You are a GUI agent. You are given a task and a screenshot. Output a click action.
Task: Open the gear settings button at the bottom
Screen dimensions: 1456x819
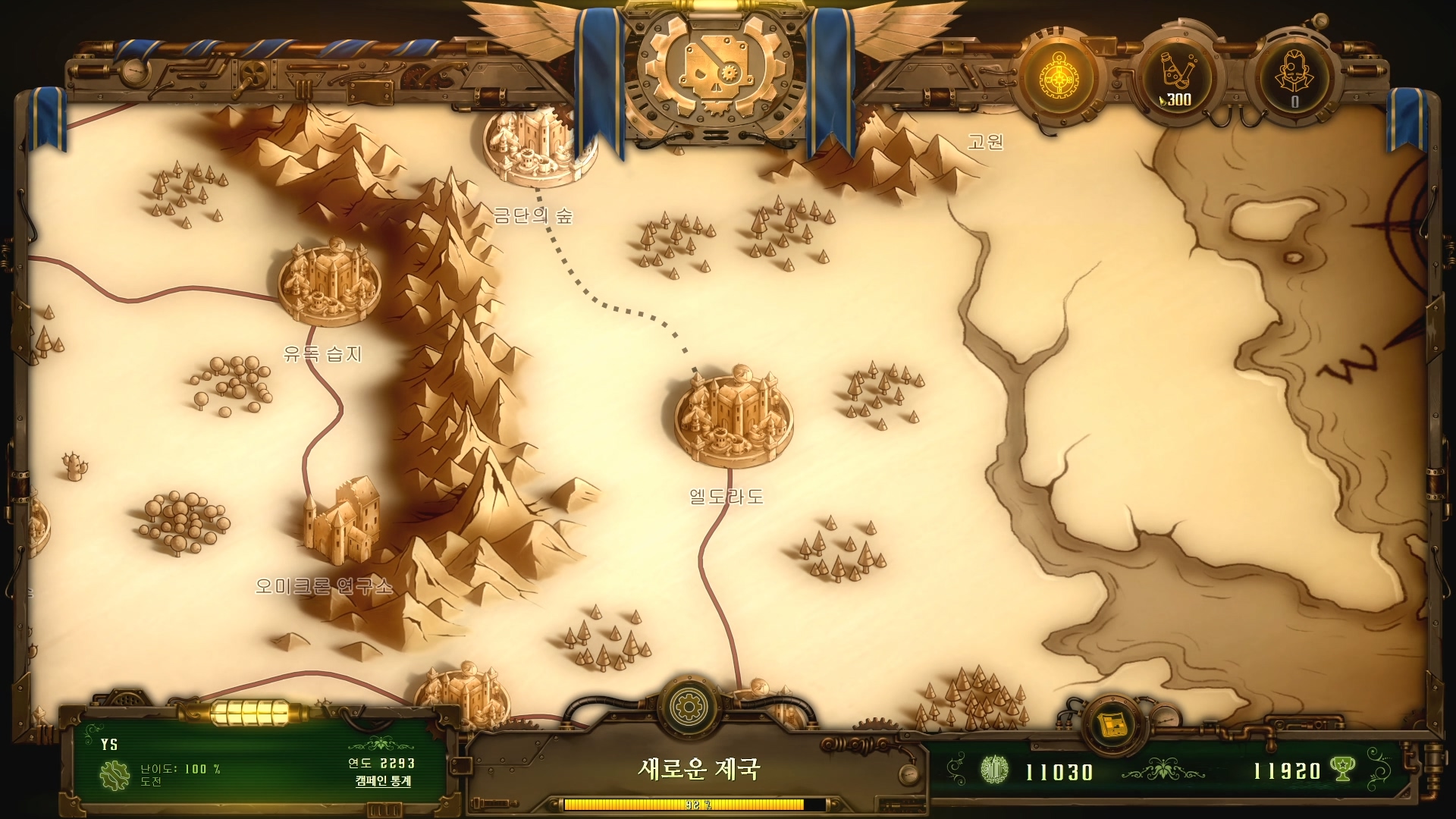coord(689,707)
